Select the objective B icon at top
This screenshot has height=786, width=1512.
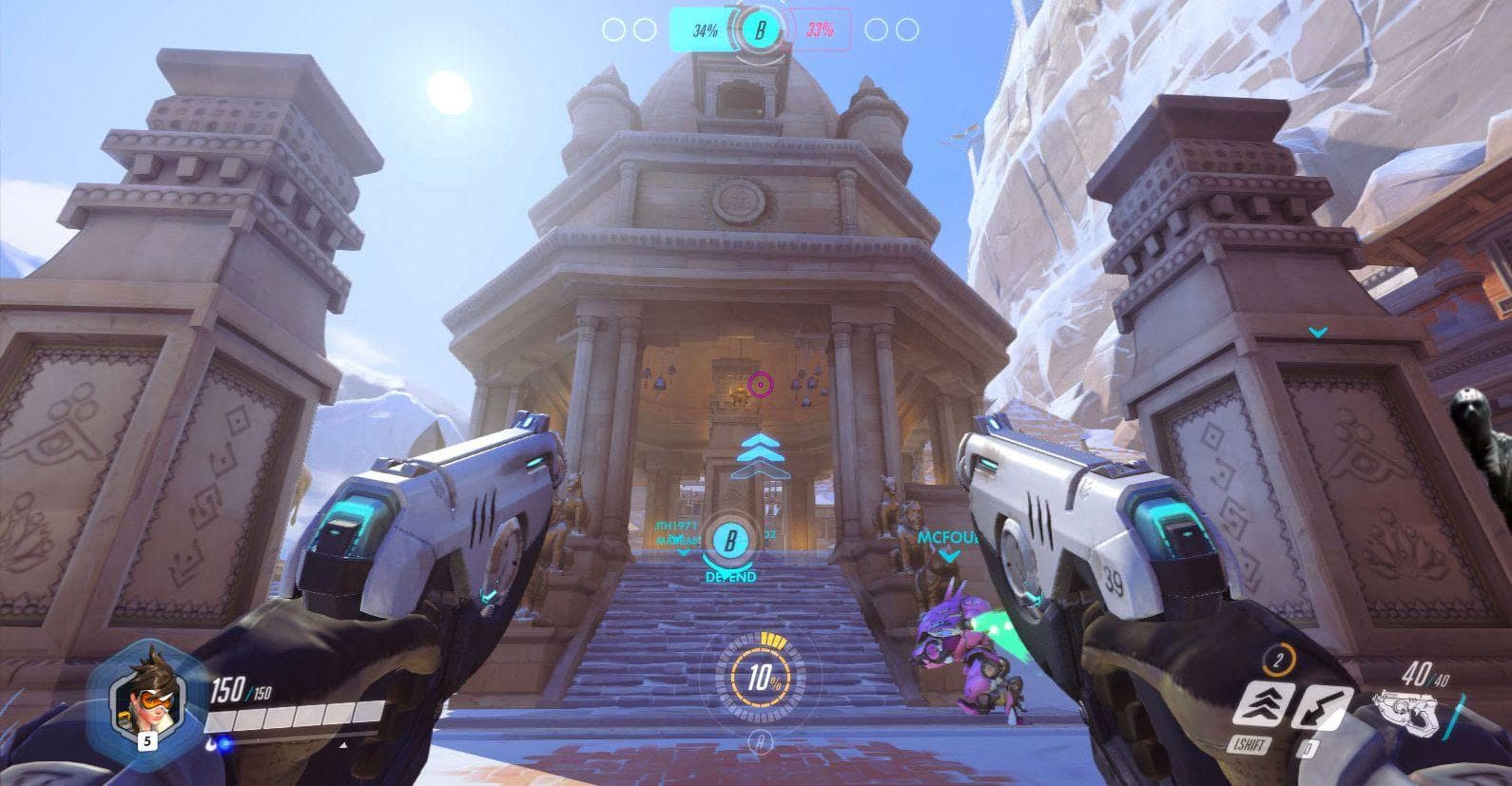(760, 30)
